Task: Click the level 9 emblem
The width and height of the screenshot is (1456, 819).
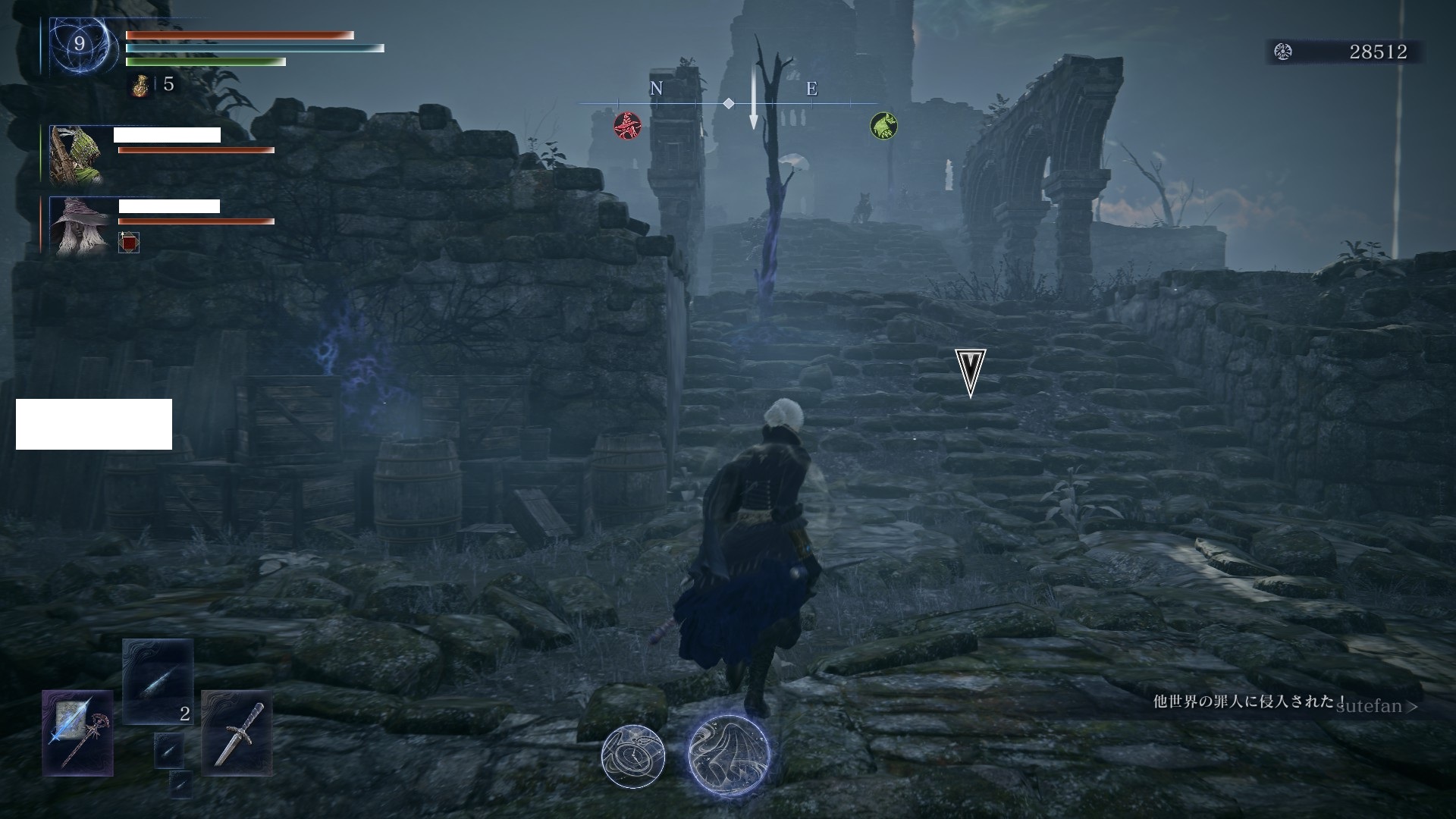Action: coord(79,45)
